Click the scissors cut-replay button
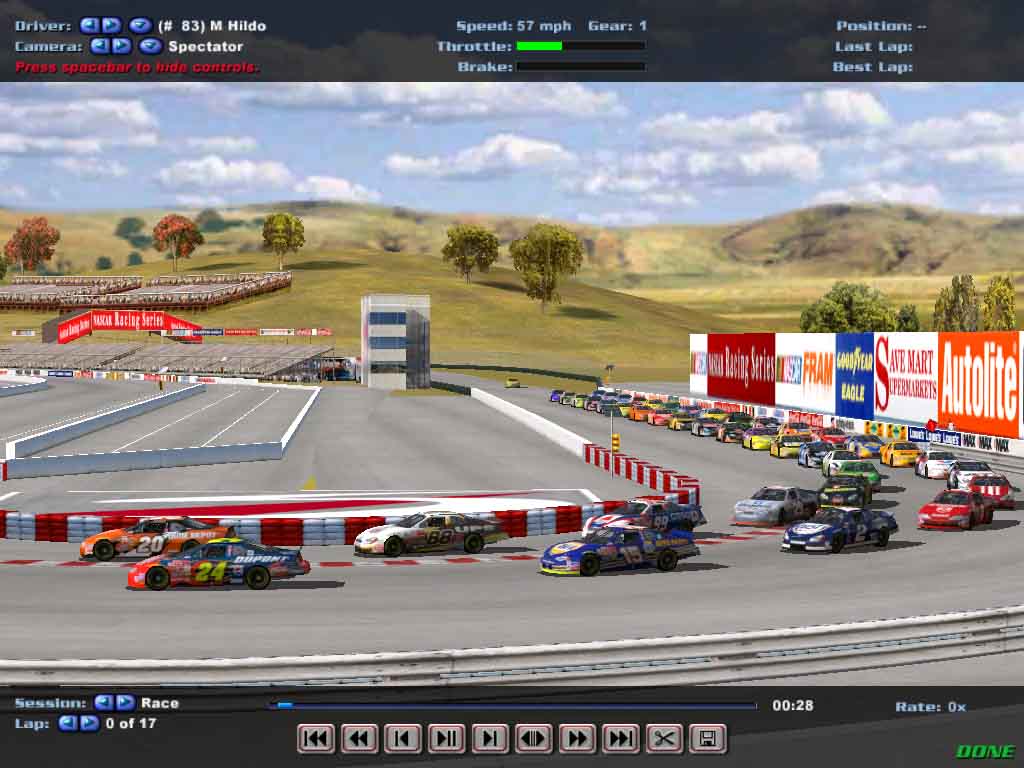This screenshot has height=768, width=1024. [x=664, y=739]
